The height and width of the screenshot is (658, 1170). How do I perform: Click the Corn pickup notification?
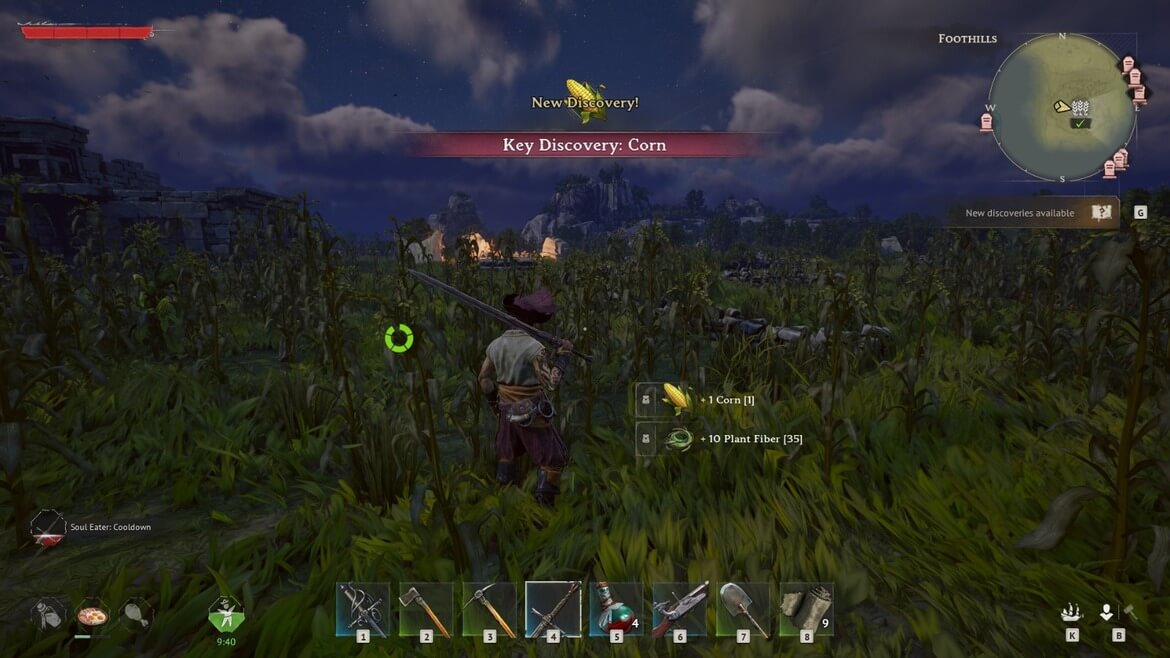coord(709,400)
